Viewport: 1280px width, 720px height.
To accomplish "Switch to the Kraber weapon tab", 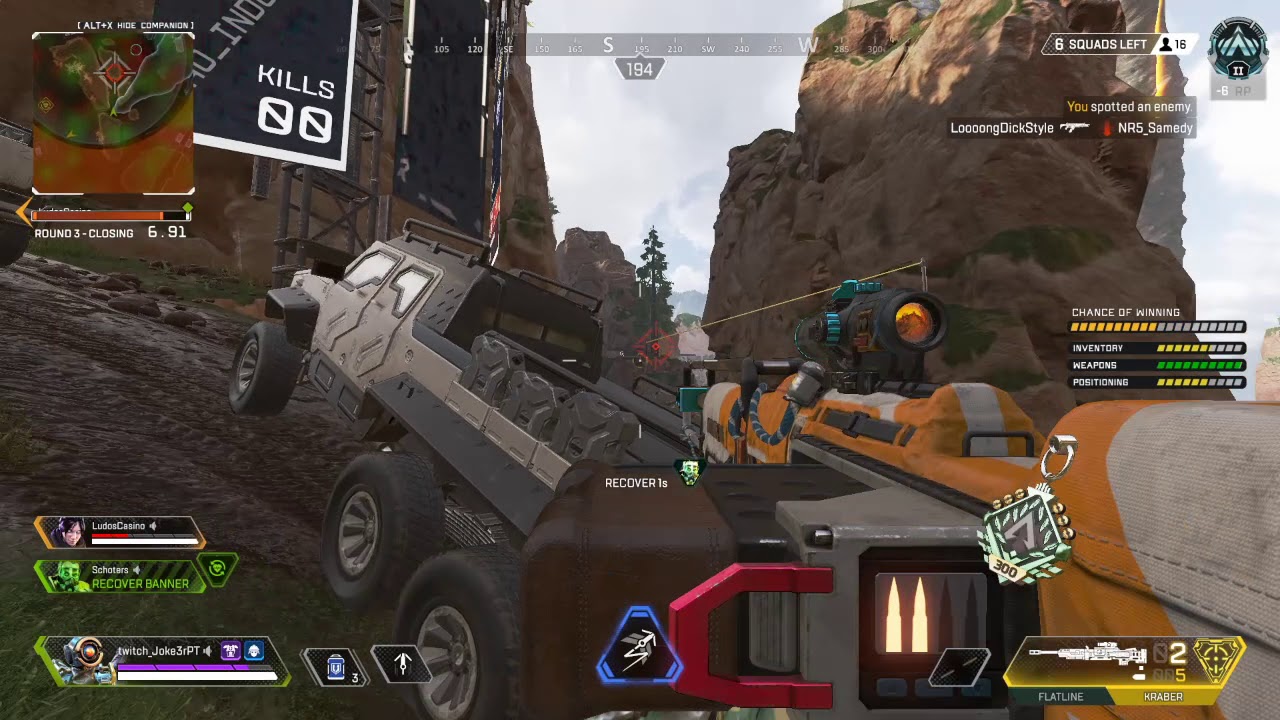I will [1163, 697].
